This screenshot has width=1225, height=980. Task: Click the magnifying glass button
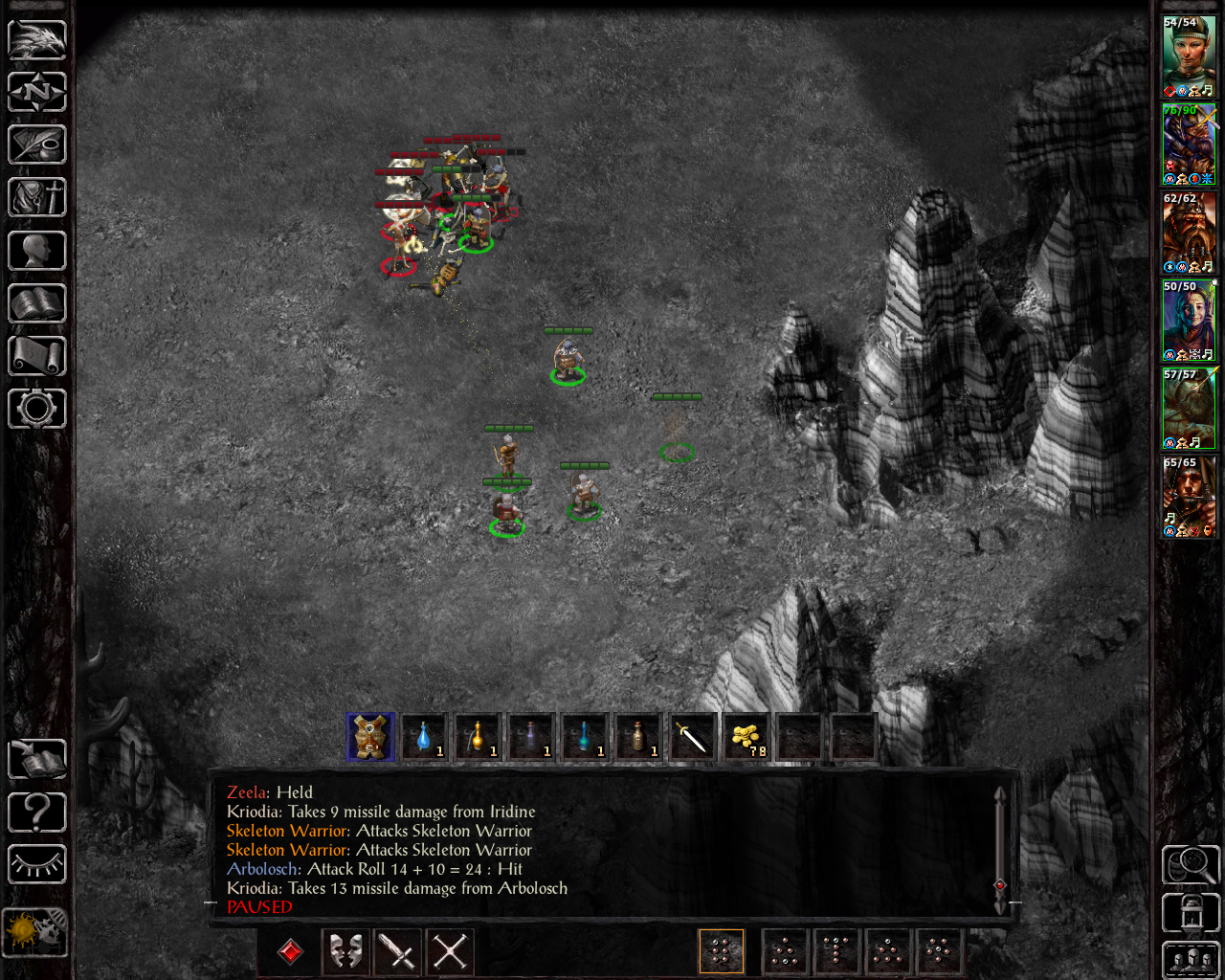coord(1190,864)
